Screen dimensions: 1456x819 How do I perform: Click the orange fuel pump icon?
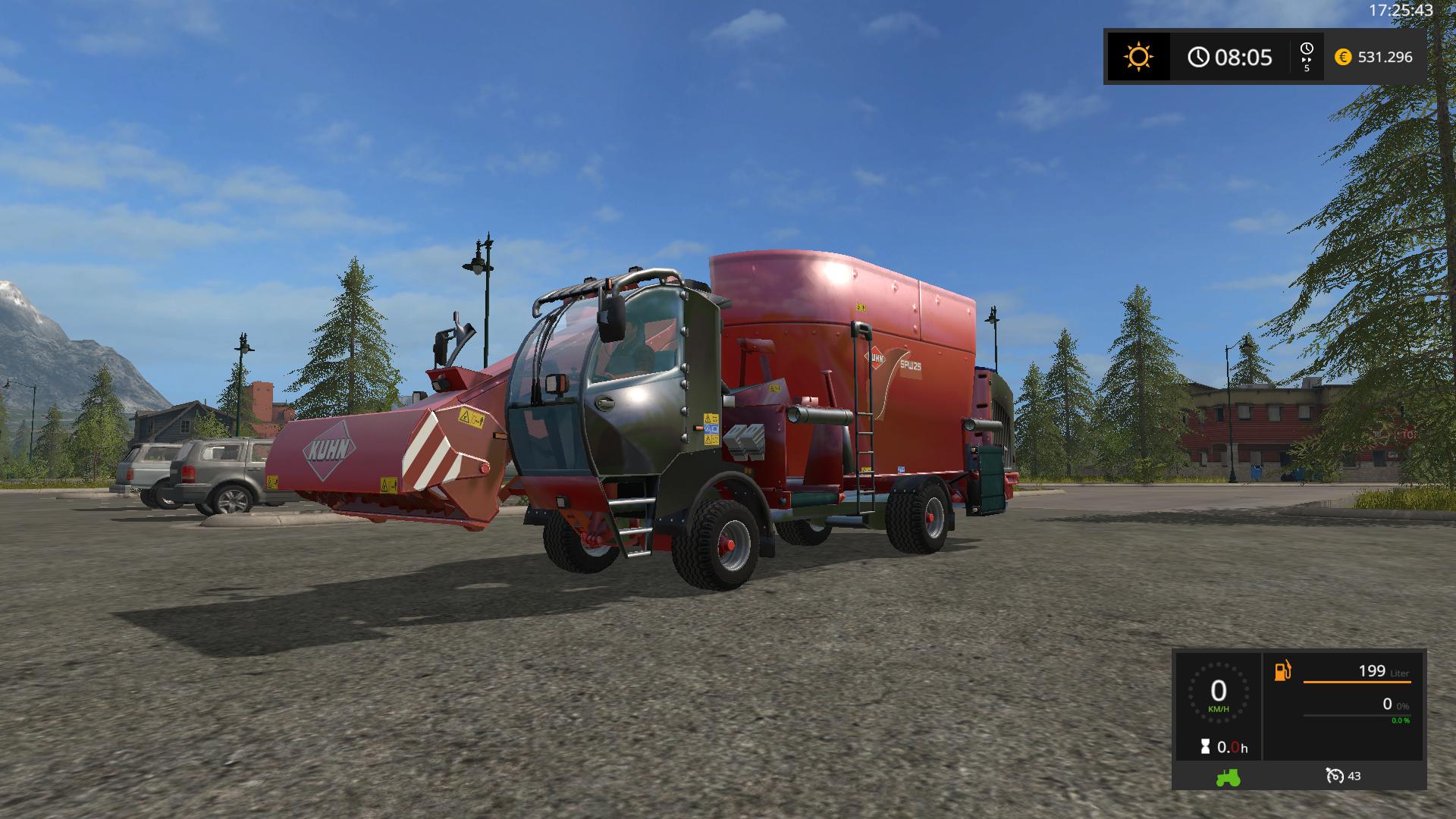point(1282,671)
